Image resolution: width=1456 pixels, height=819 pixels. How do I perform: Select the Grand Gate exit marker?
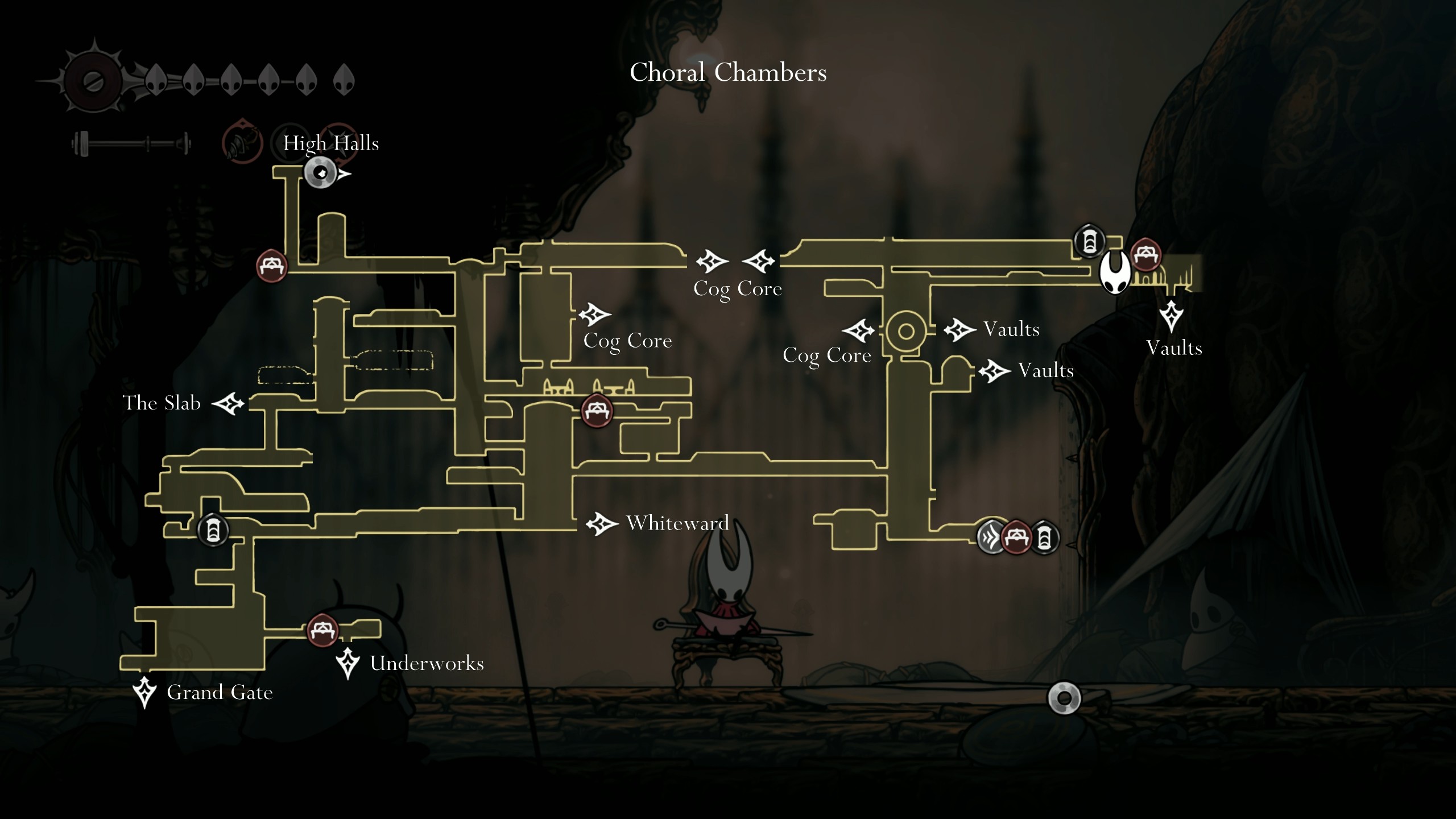tap(144, 692)
